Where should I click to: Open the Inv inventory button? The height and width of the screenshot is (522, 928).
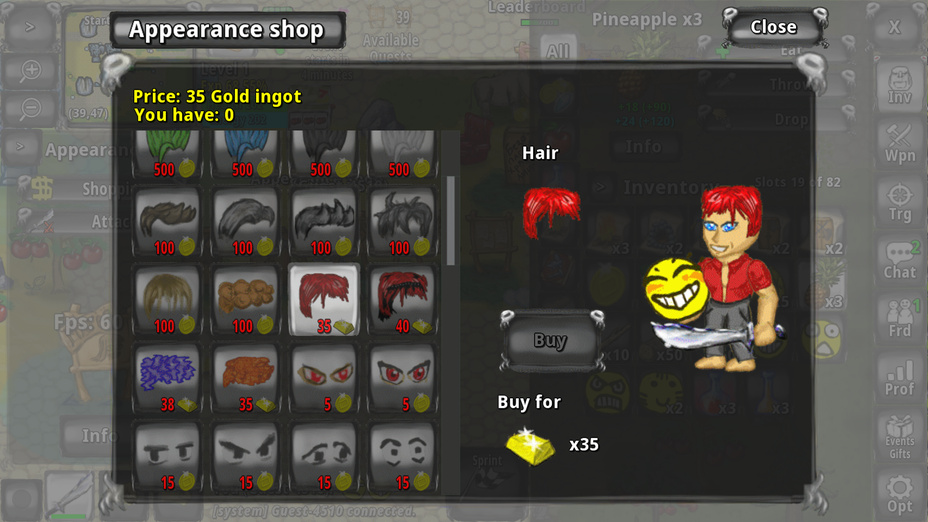coord(899,85)
